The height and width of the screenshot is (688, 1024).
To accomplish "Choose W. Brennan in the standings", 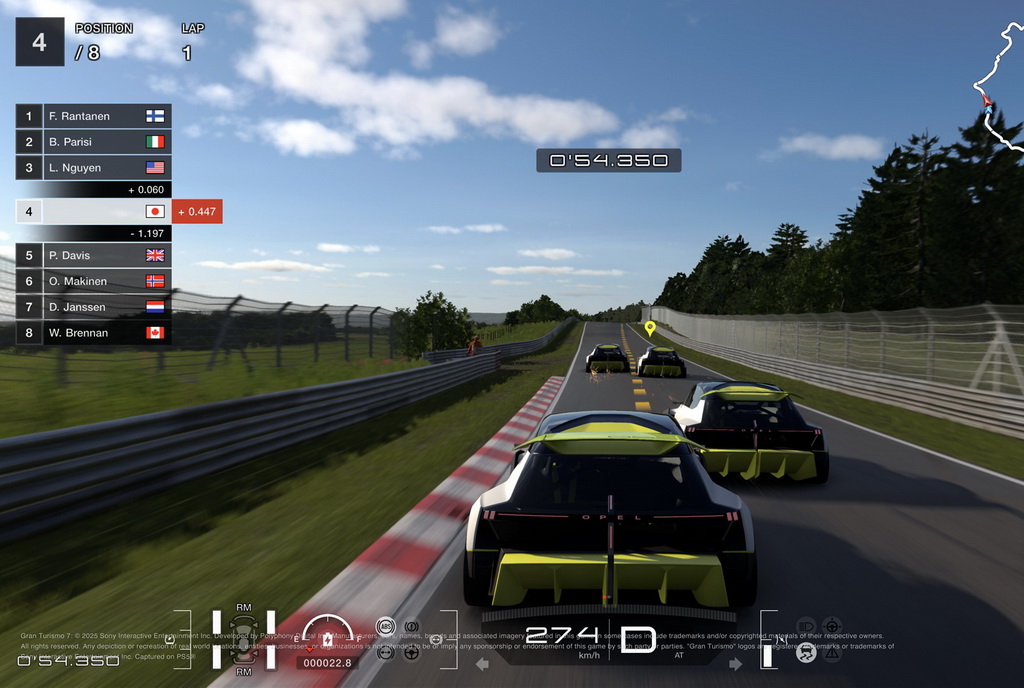I will coord(94,332).
